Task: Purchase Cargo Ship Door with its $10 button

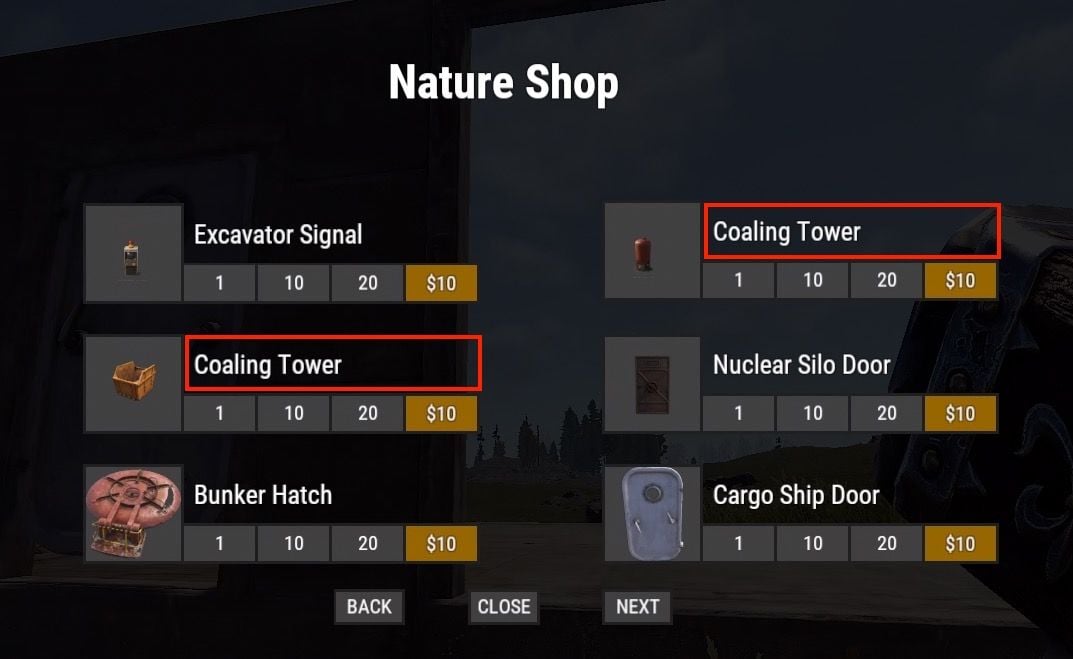Action: click(960, 544)
